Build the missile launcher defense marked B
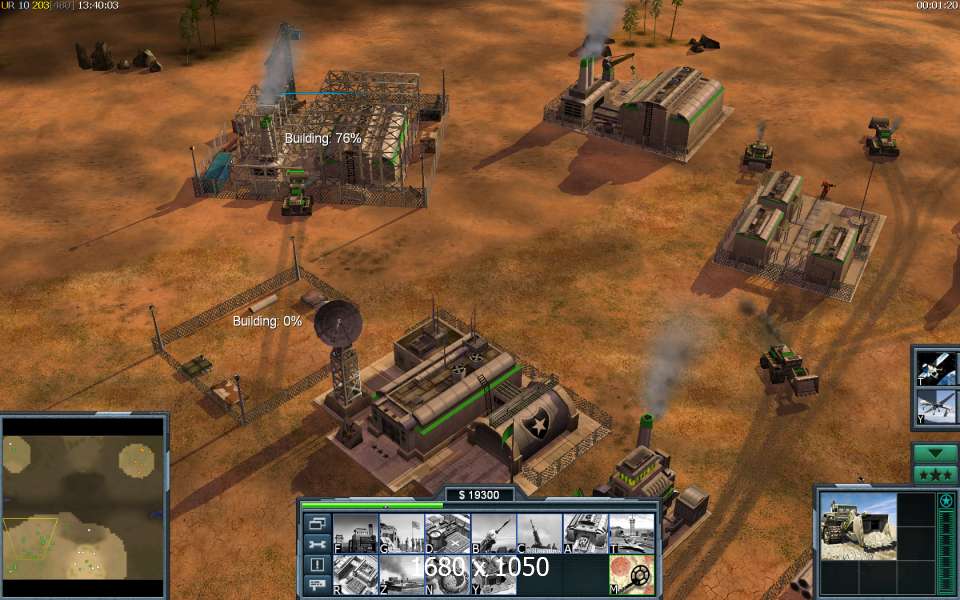 click(x=493, y=532)
